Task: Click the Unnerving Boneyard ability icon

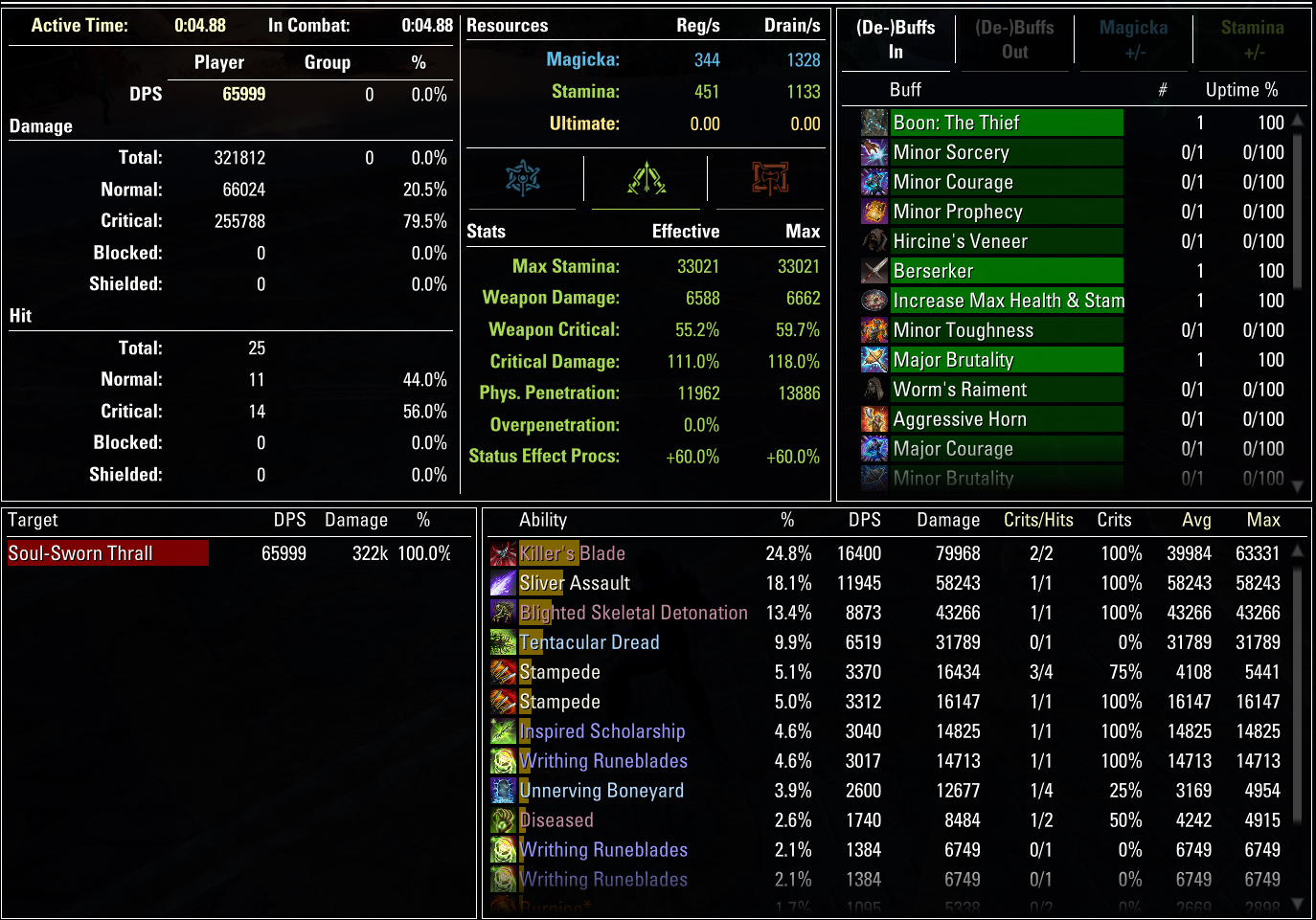Action: tap(503, 791)
